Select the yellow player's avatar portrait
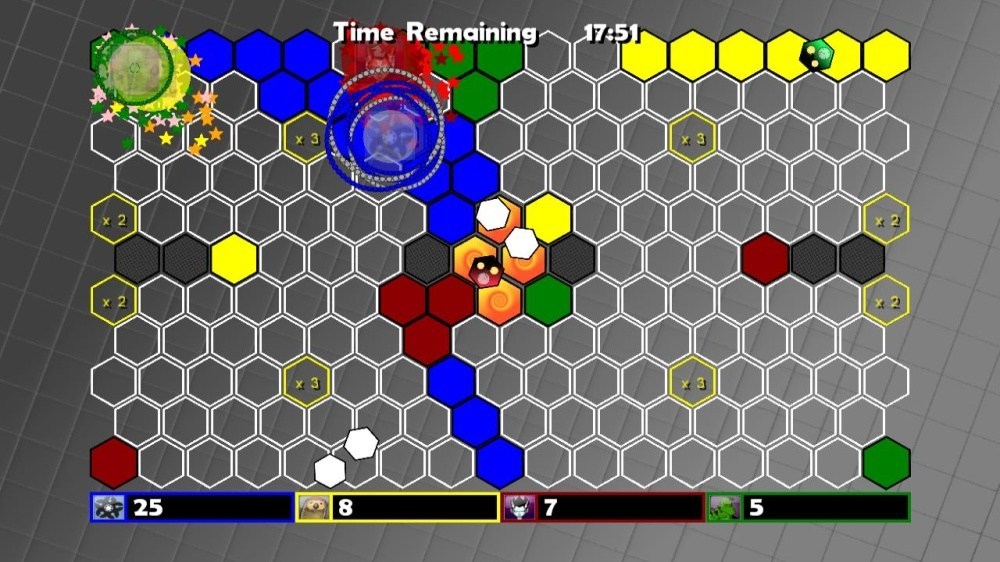Screen dimensions: 1000x562 click(311, 508)
